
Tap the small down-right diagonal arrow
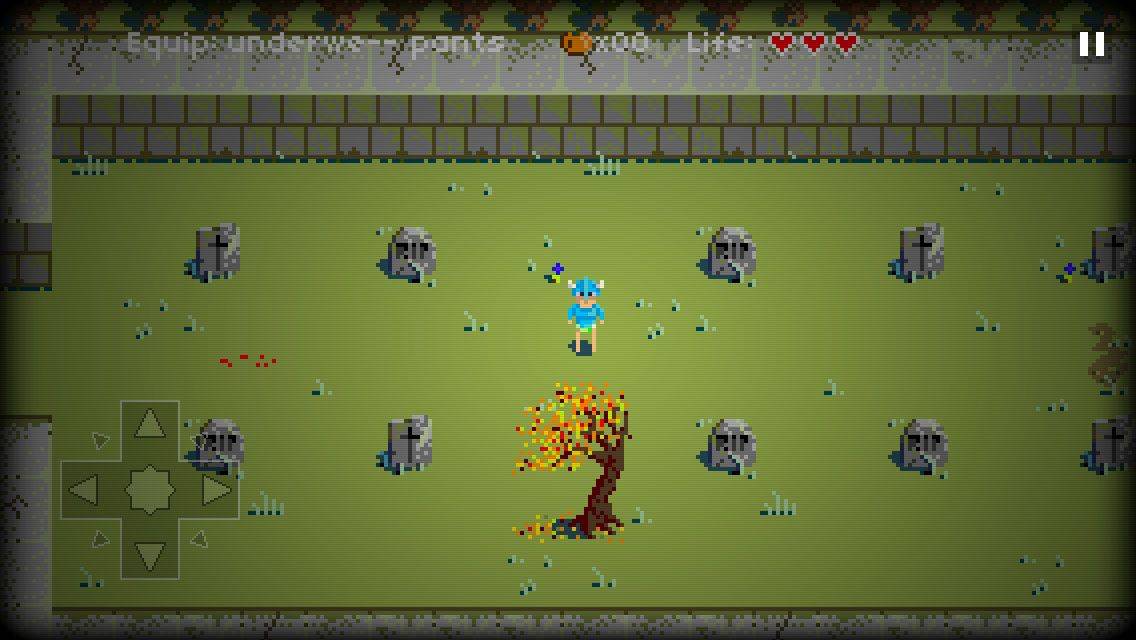(x=199, y=540)
